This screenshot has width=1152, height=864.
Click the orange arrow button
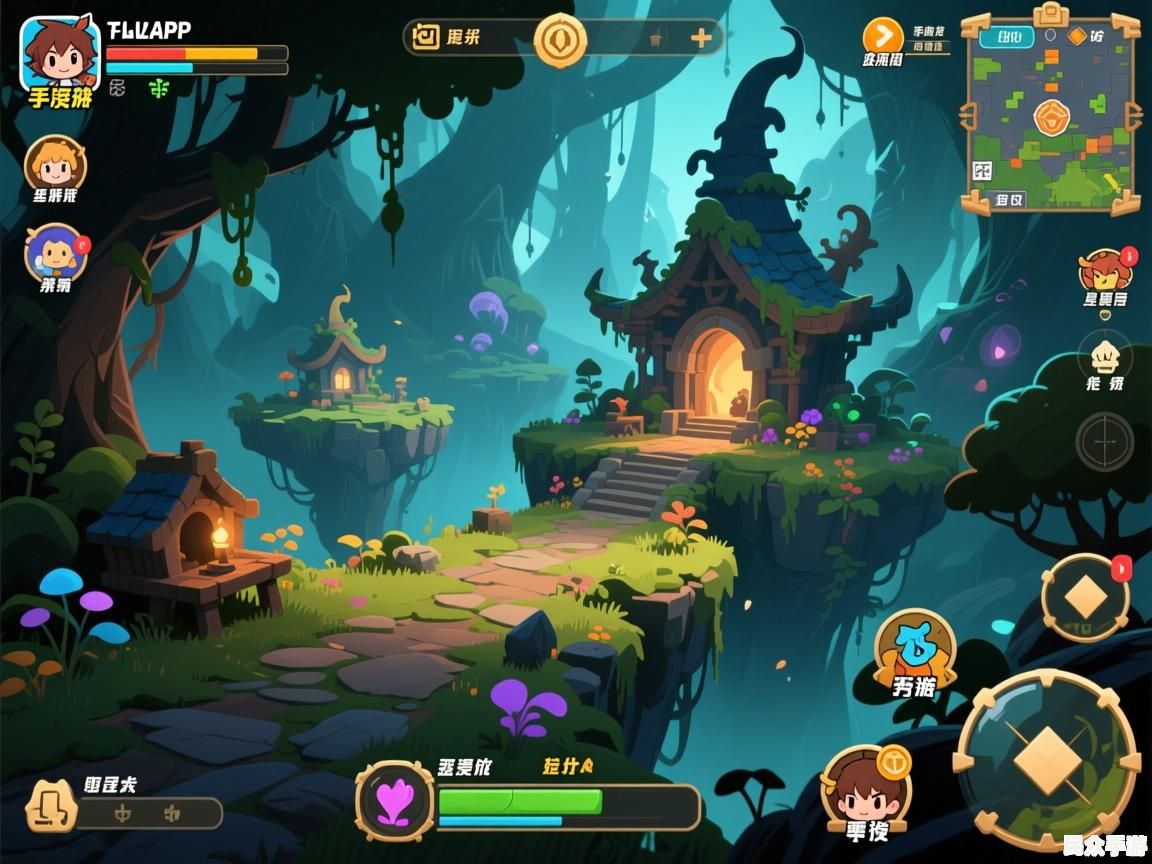click(x=883, y=36)
